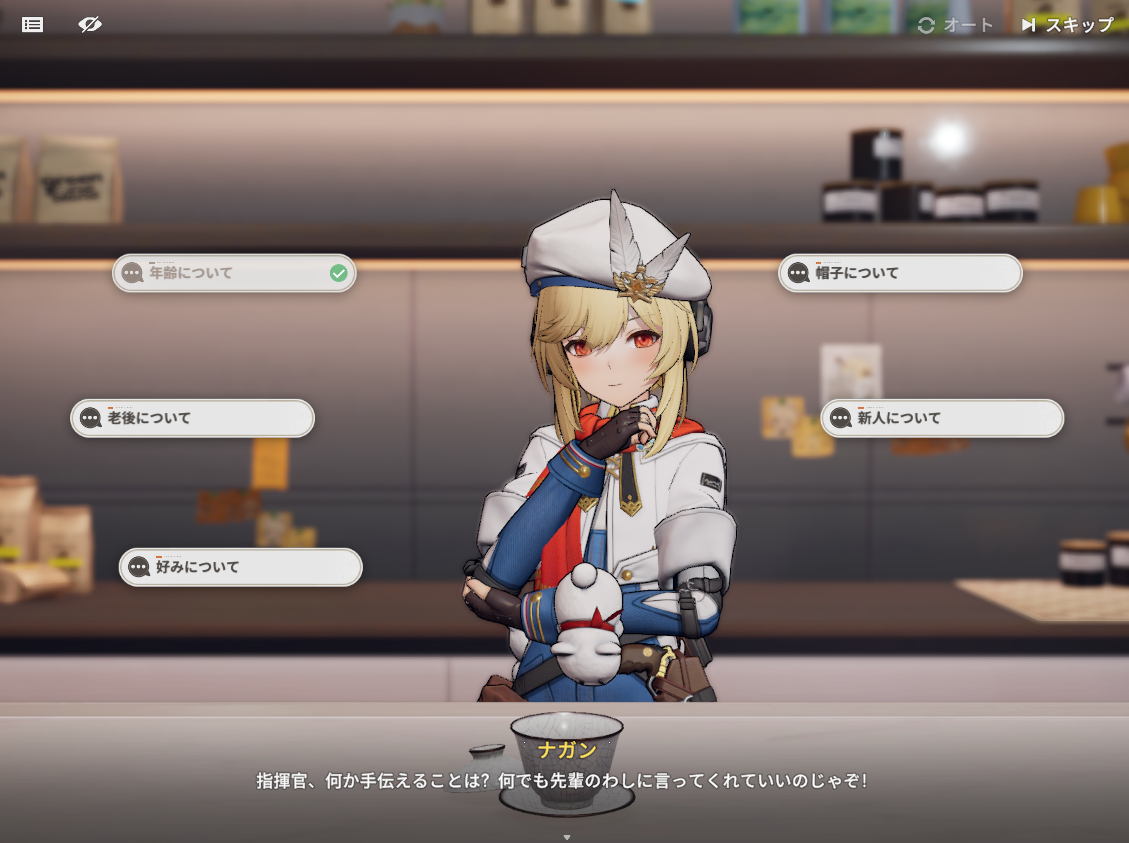Open the dialogue log list icon

(32, 25)
